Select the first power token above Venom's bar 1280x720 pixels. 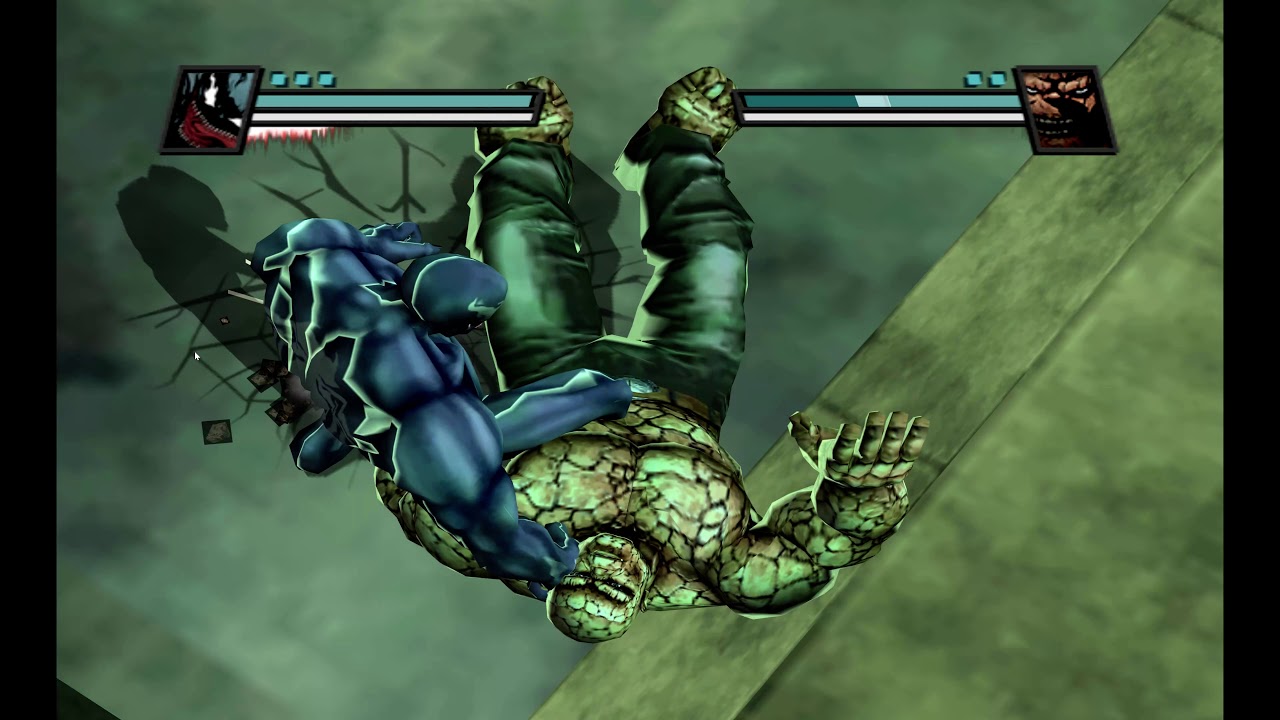277,79
